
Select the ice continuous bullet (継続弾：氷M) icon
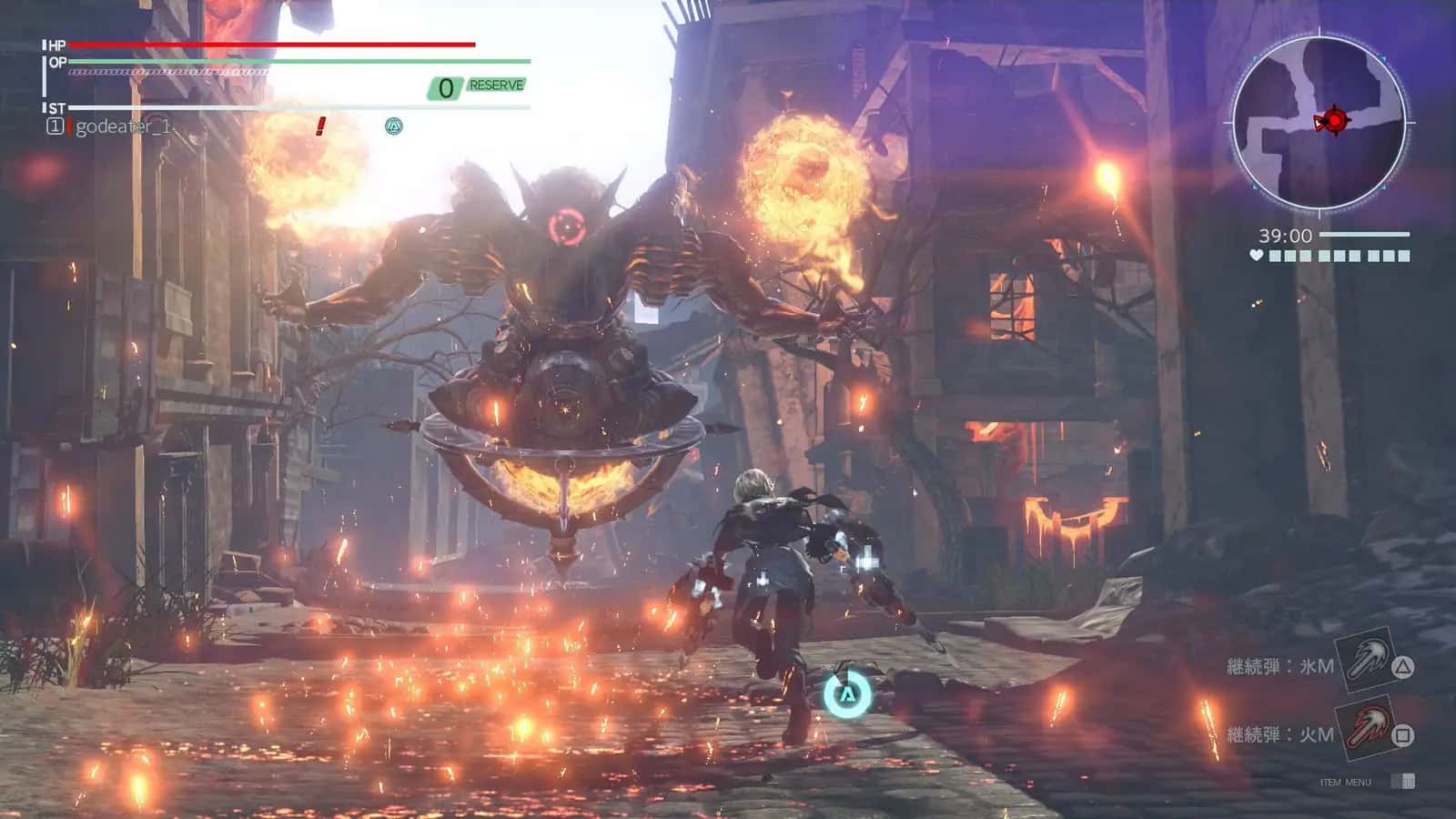tap(1365, 662)
